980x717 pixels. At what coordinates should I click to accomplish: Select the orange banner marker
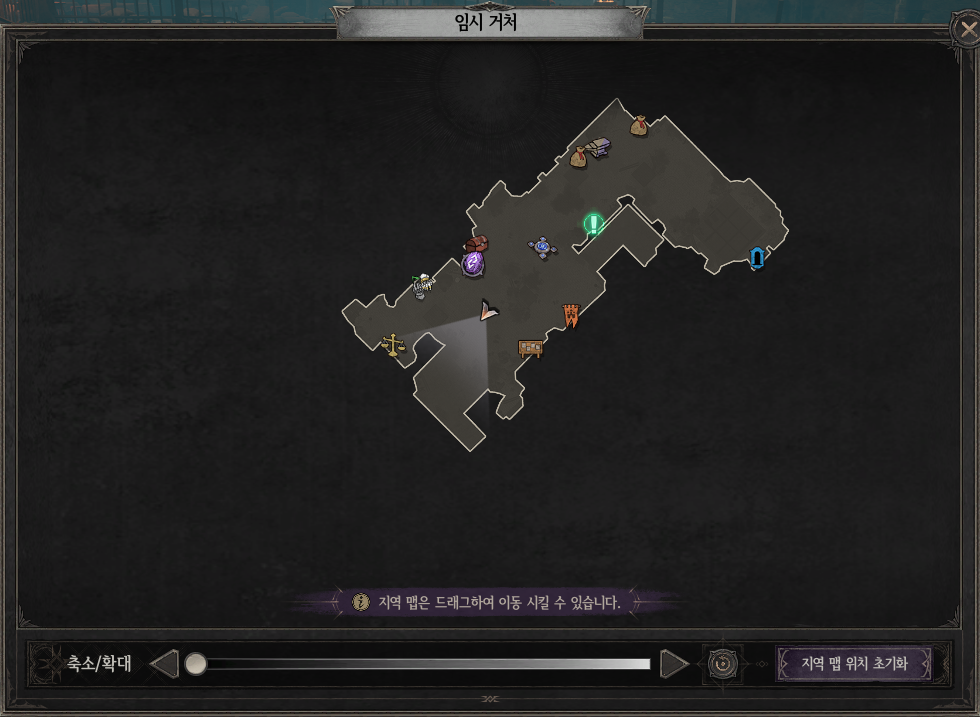coord(571,315)
